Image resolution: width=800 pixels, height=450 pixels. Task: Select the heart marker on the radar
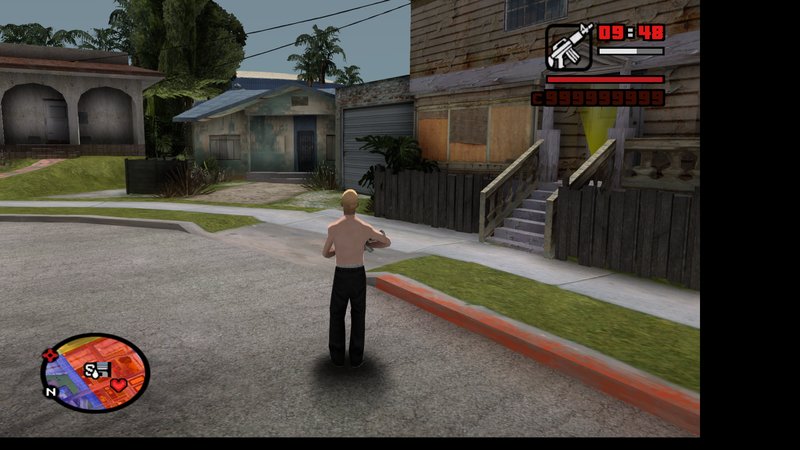(118, 385)
